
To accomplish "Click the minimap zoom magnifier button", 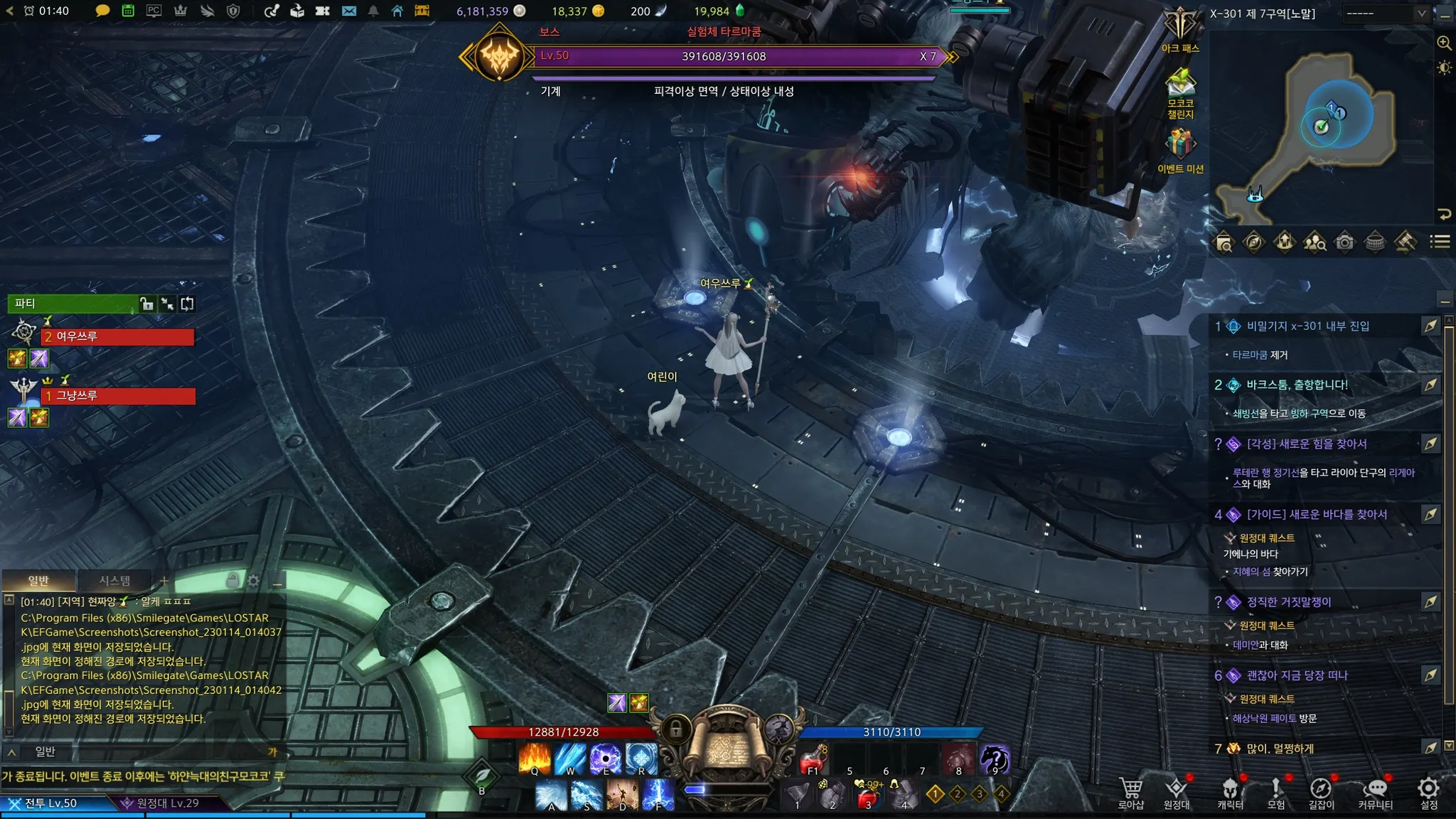I will 1444,43.
